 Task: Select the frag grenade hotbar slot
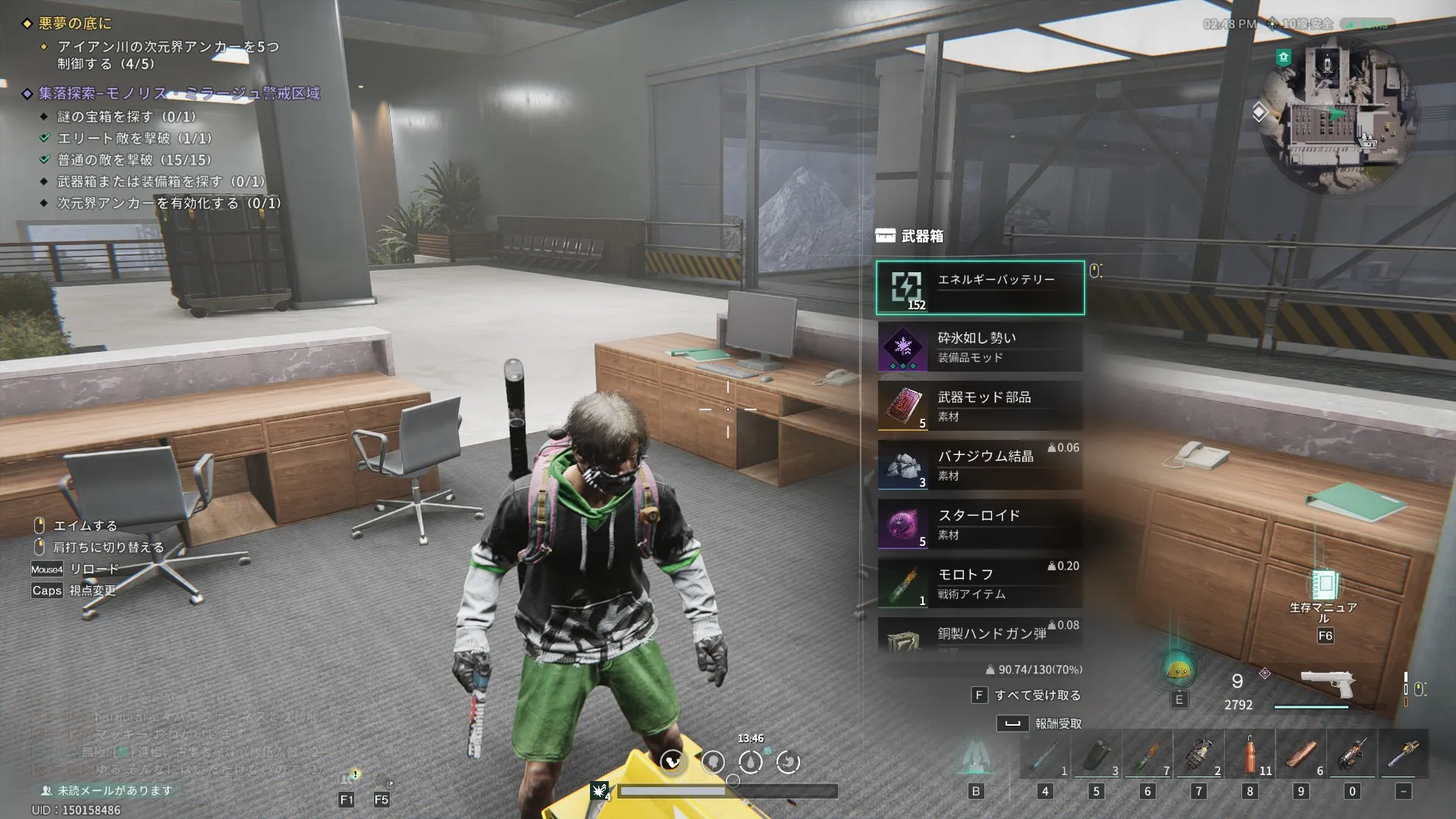tap(1199, 756)
